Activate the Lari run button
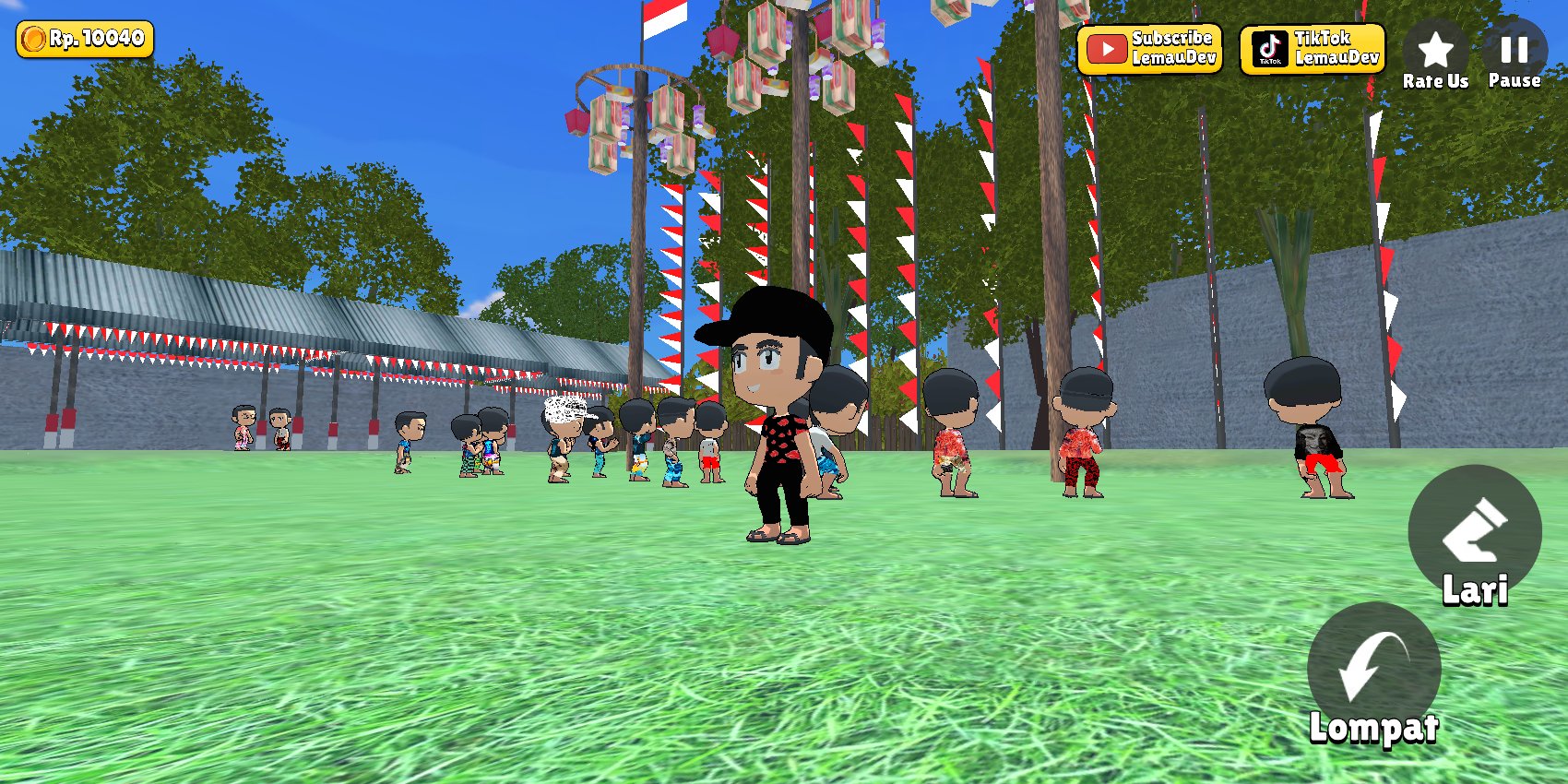Image resolution: width=1568 pixels, height=784 pixels. pyautogui.click(x=1474, y=533)
